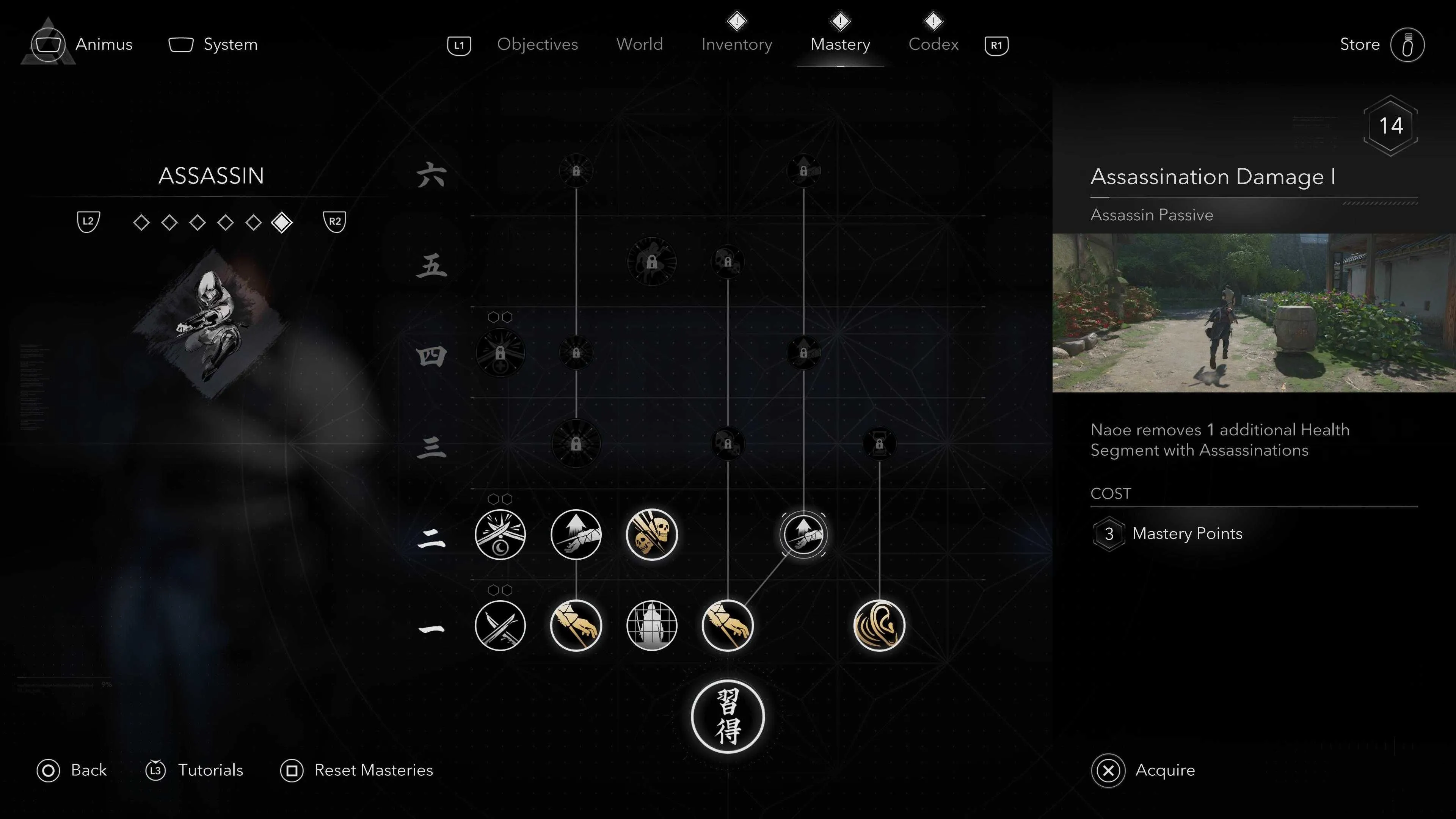Select the highlighted Assassination Damage I node
Screen dimensions: 1456x819
click(x=803, y=534)
